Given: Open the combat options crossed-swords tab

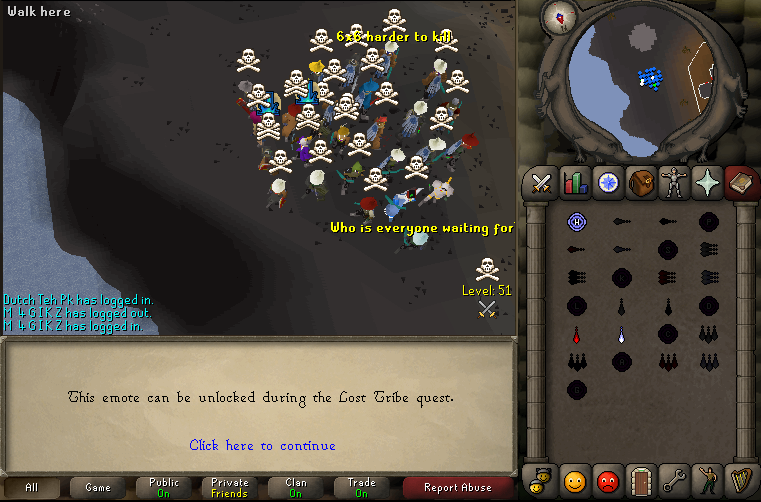Looking at the screenshot, I should [541, 183].
